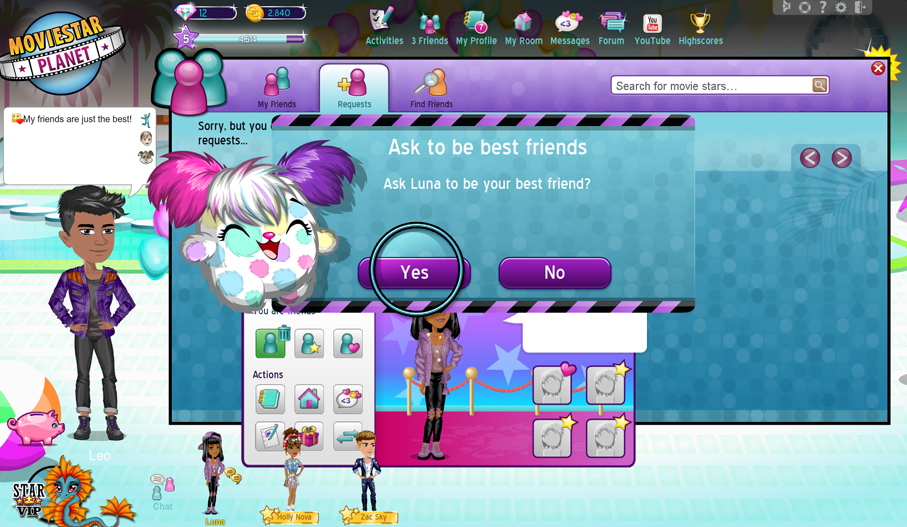Click the movie star search field
This screenshot has height=527, width=907.
711,86
